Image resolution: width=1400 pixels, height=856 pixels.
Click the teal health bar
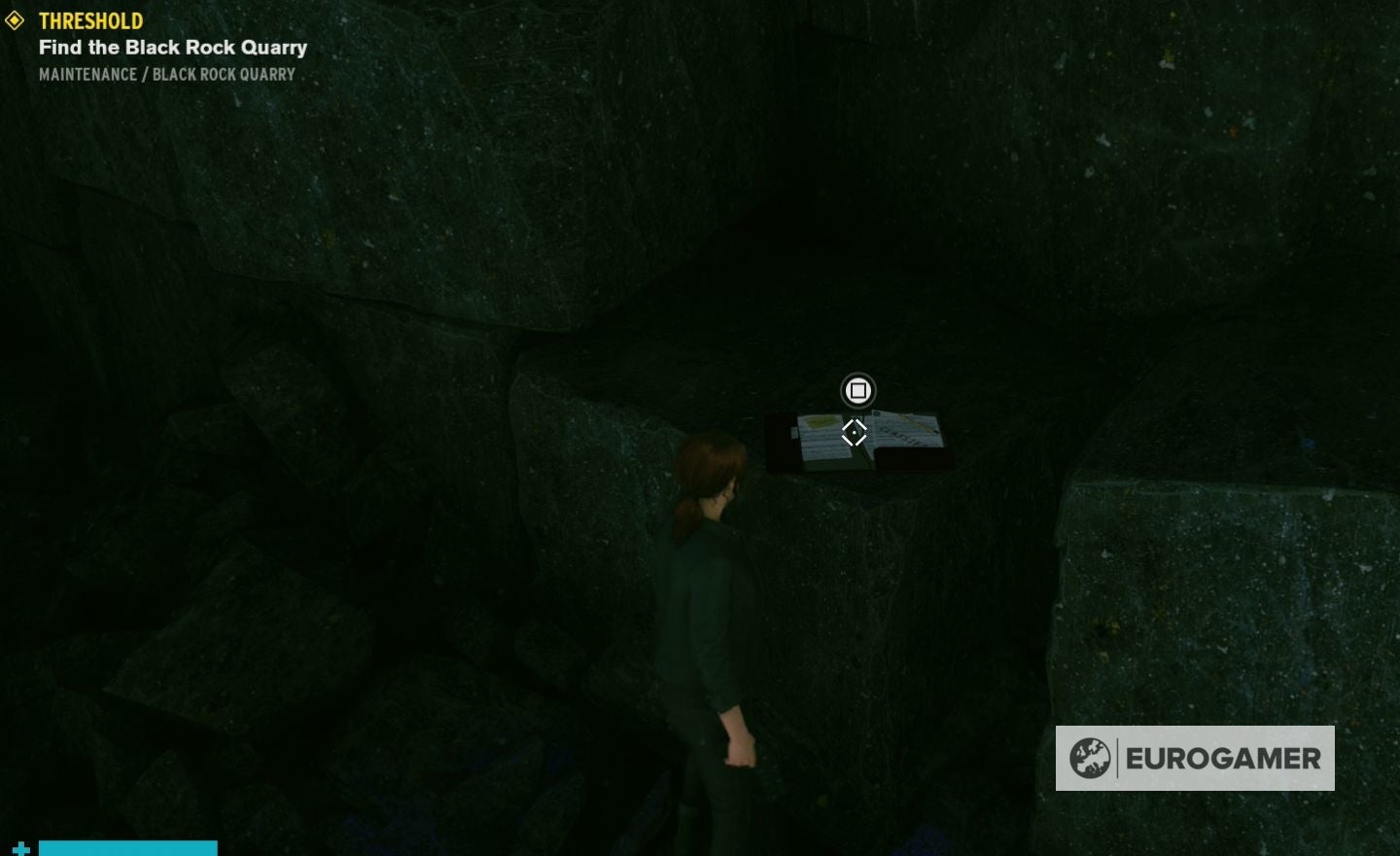click(x=126, y=848)
